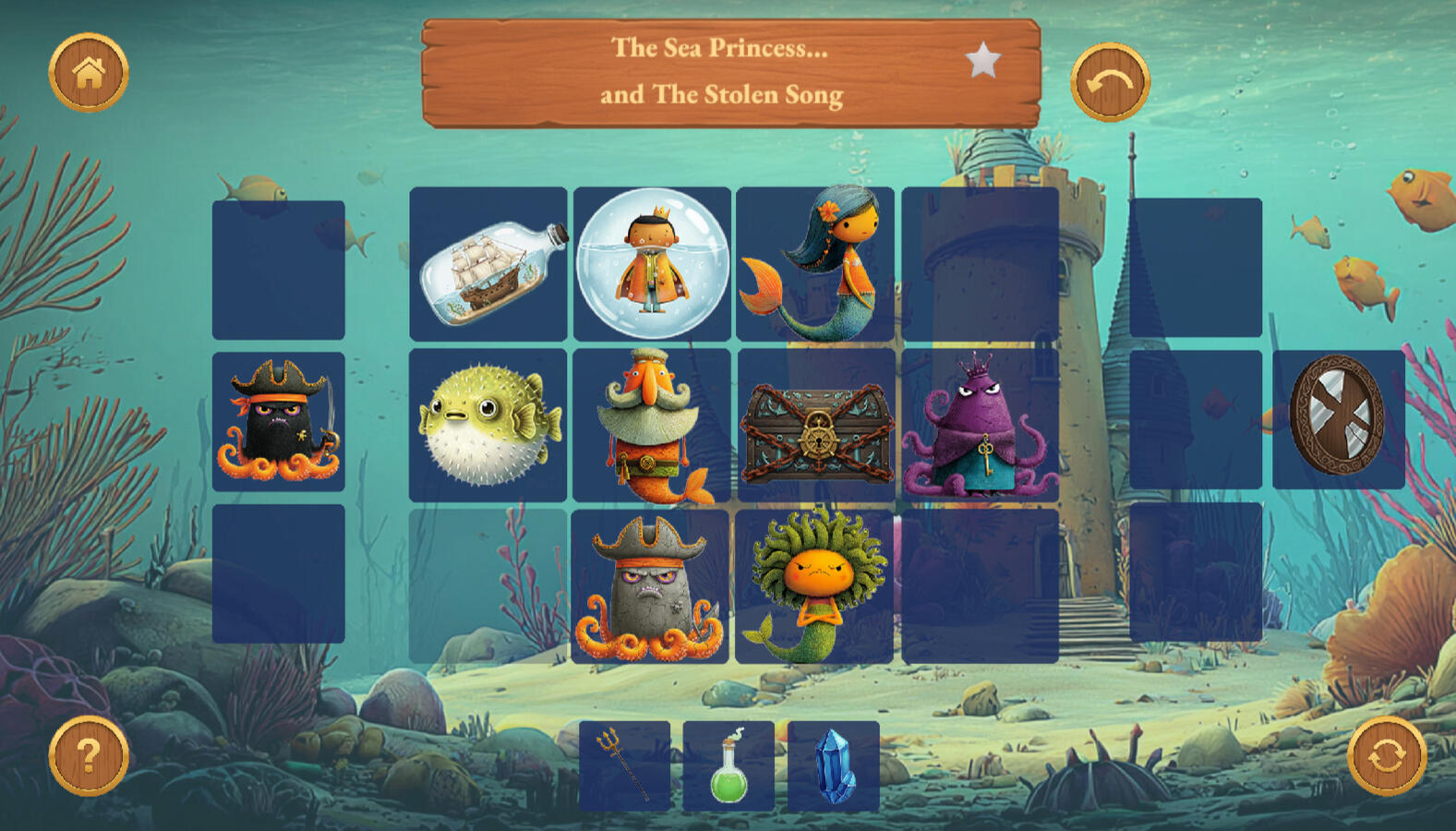Click the circular arrows reset button
1456x831 pixels.
[x=1387, y=756]
